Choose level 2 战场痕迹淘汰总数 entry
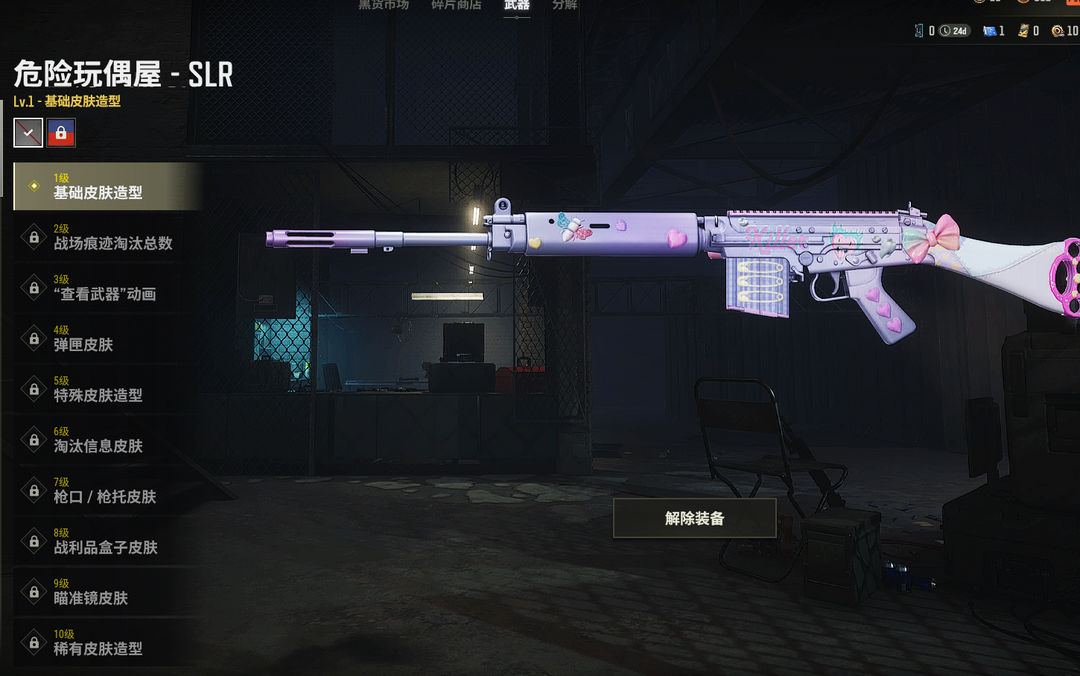Viewport: 1080px width, 676px height. (107, 237)
